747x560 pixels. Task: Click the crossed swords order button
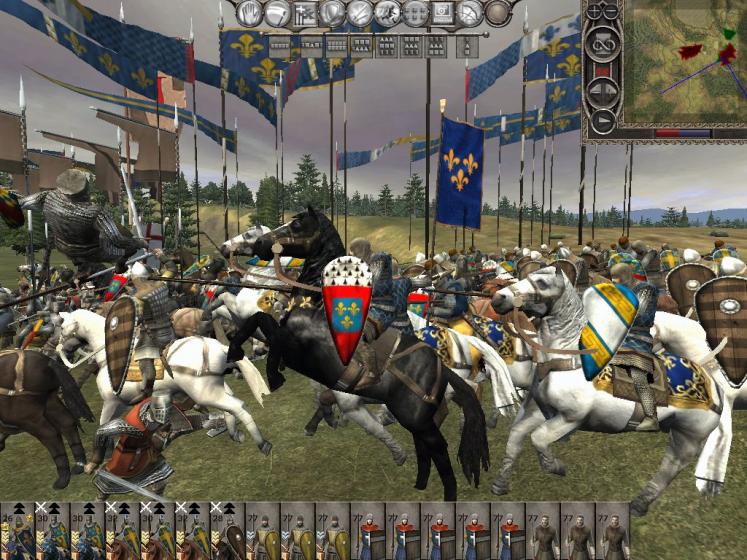(359, 13)
